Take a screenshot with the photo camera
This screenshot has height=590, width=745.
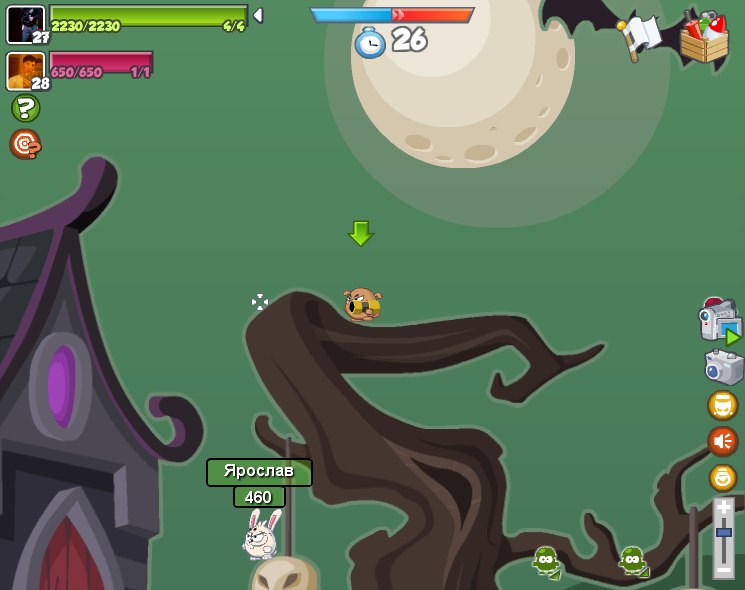pos(723,367)
